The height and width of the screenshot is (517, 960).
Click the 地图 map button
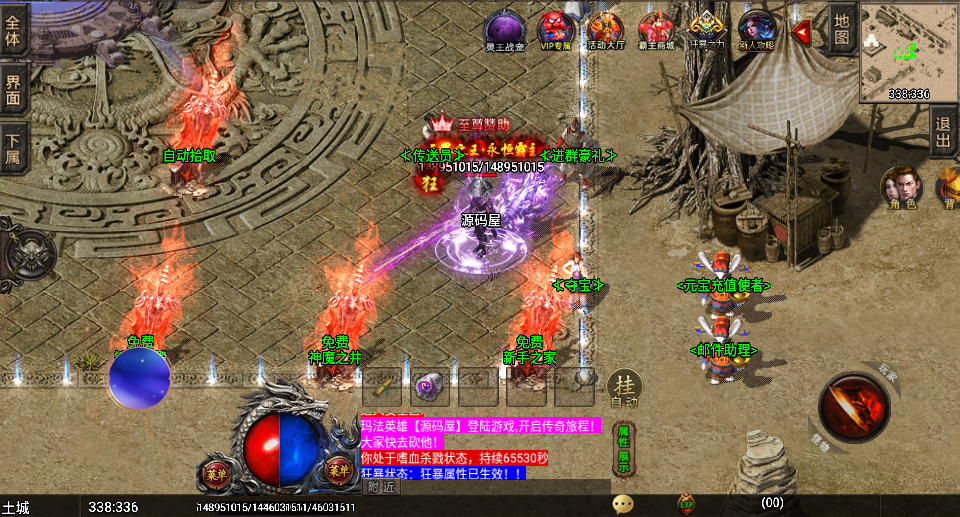(842, 28)
